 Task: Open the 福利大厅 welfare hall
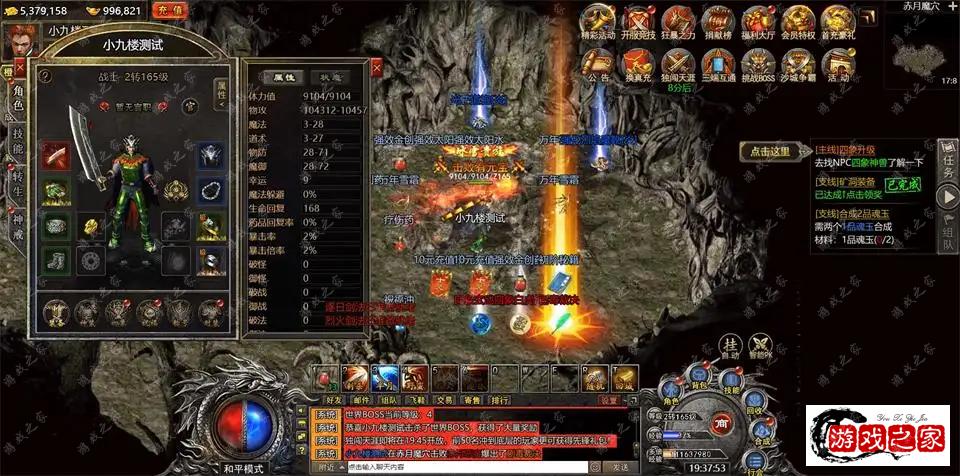(757, 21)
